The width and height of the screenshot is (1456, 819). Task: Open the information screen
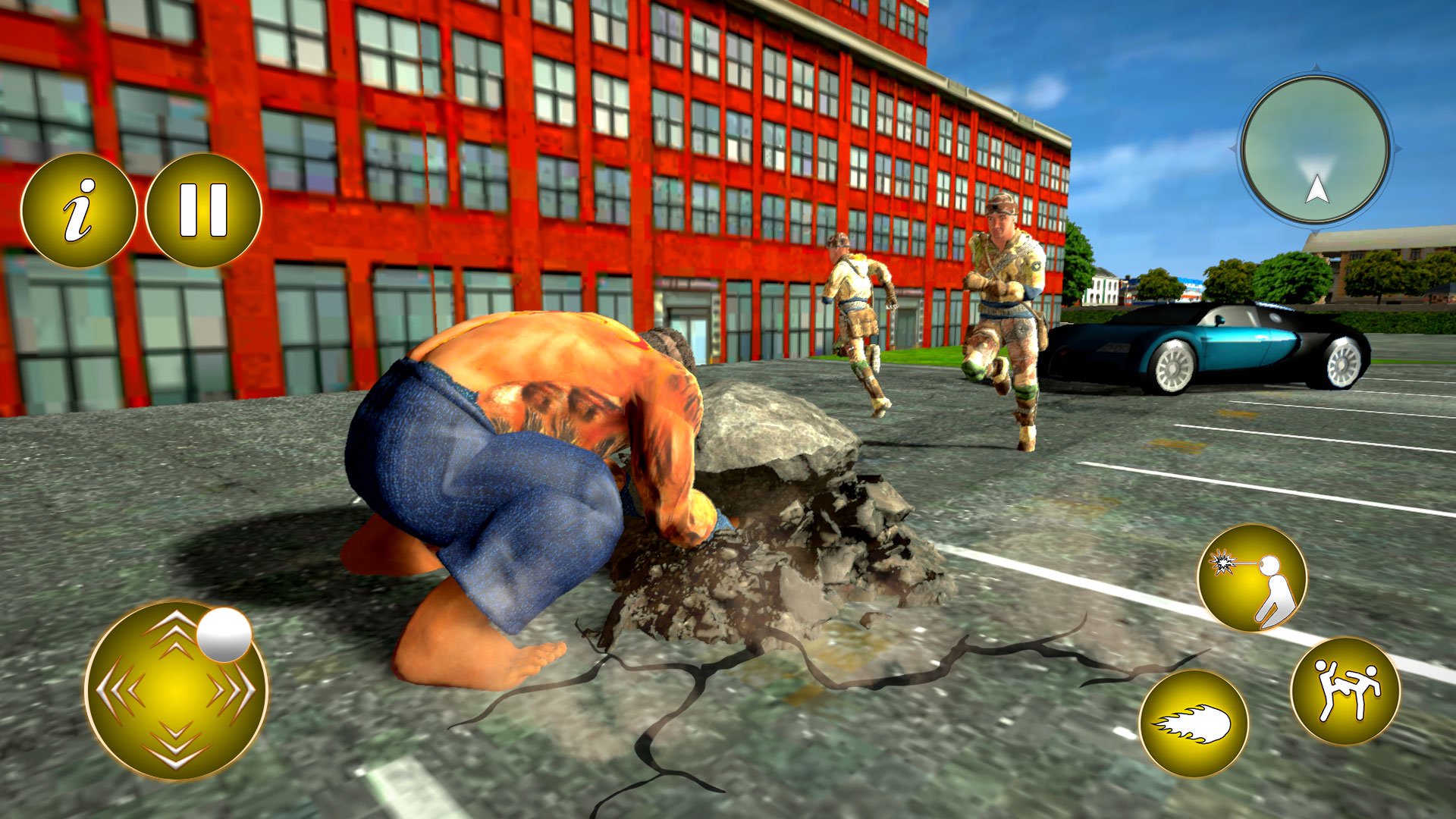point(78,208)
